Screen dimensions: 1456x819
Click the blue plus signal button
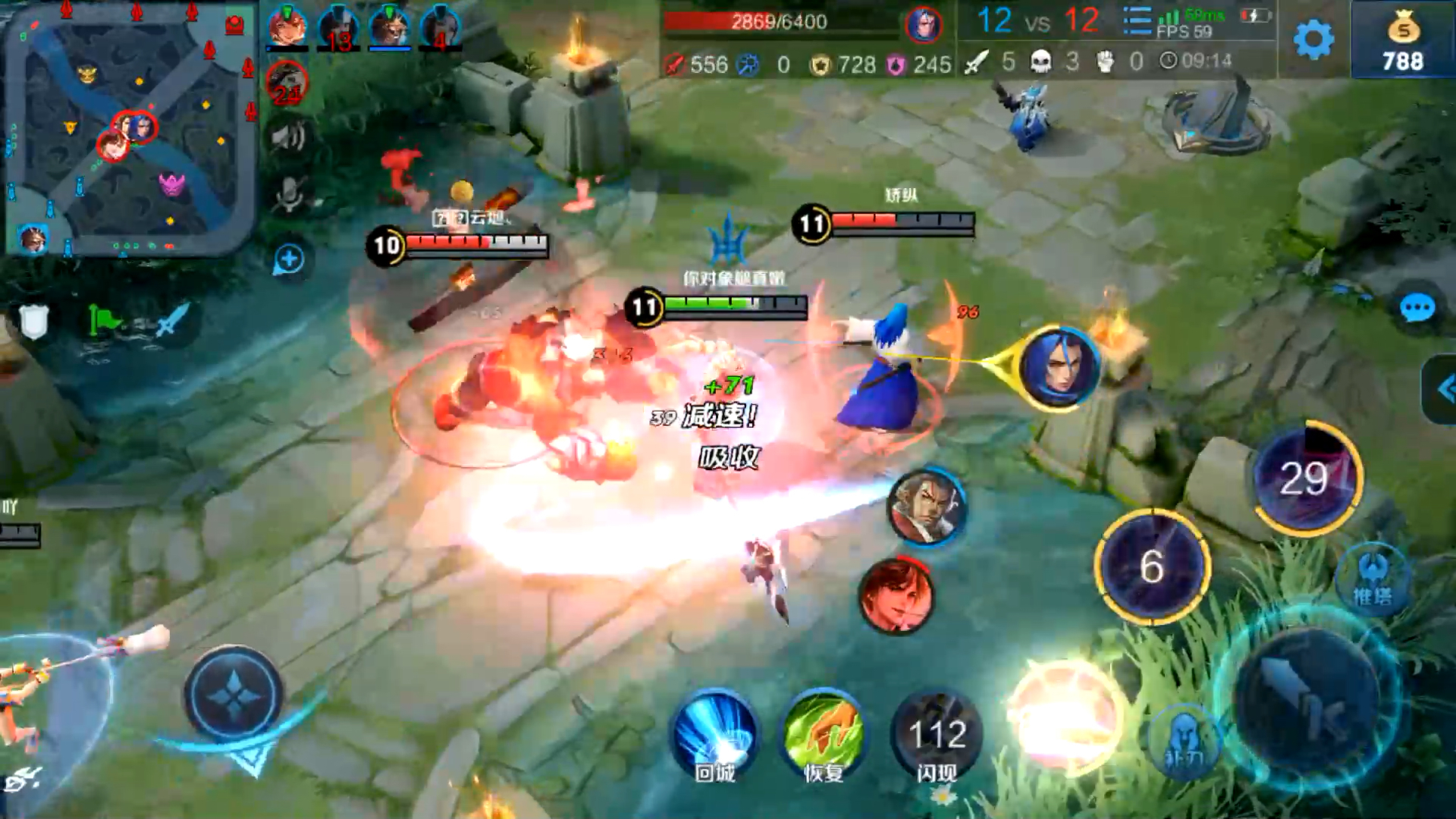[x=288, y=259]
